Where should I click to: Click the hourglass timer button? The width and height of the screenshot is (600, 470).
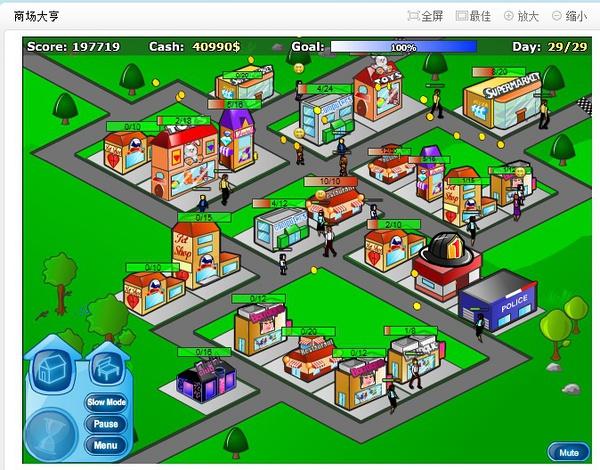point(49,432)
